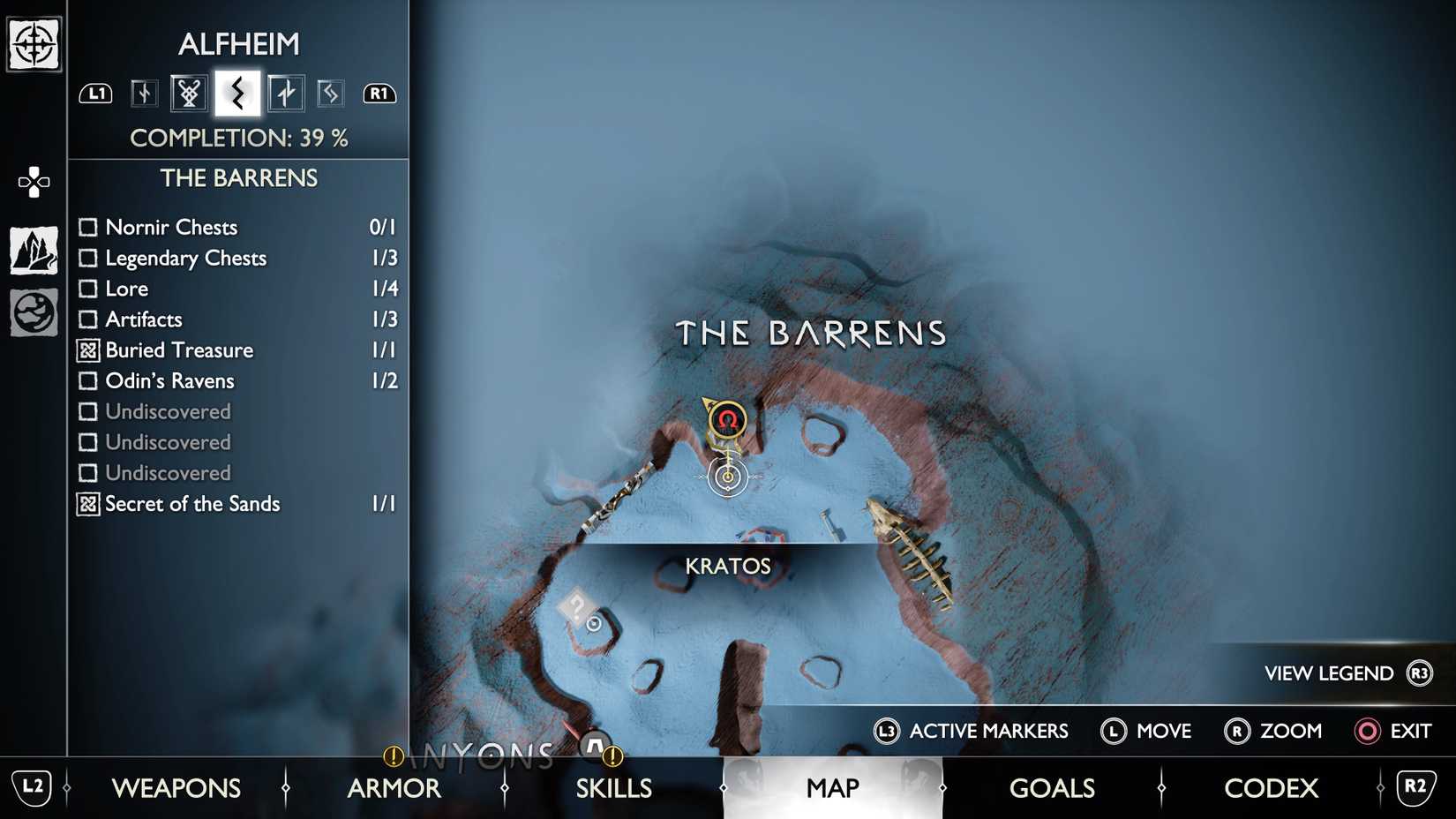Check the Nornir Chests checkbox
1456x819 pixels.
[x=87, y=227]
